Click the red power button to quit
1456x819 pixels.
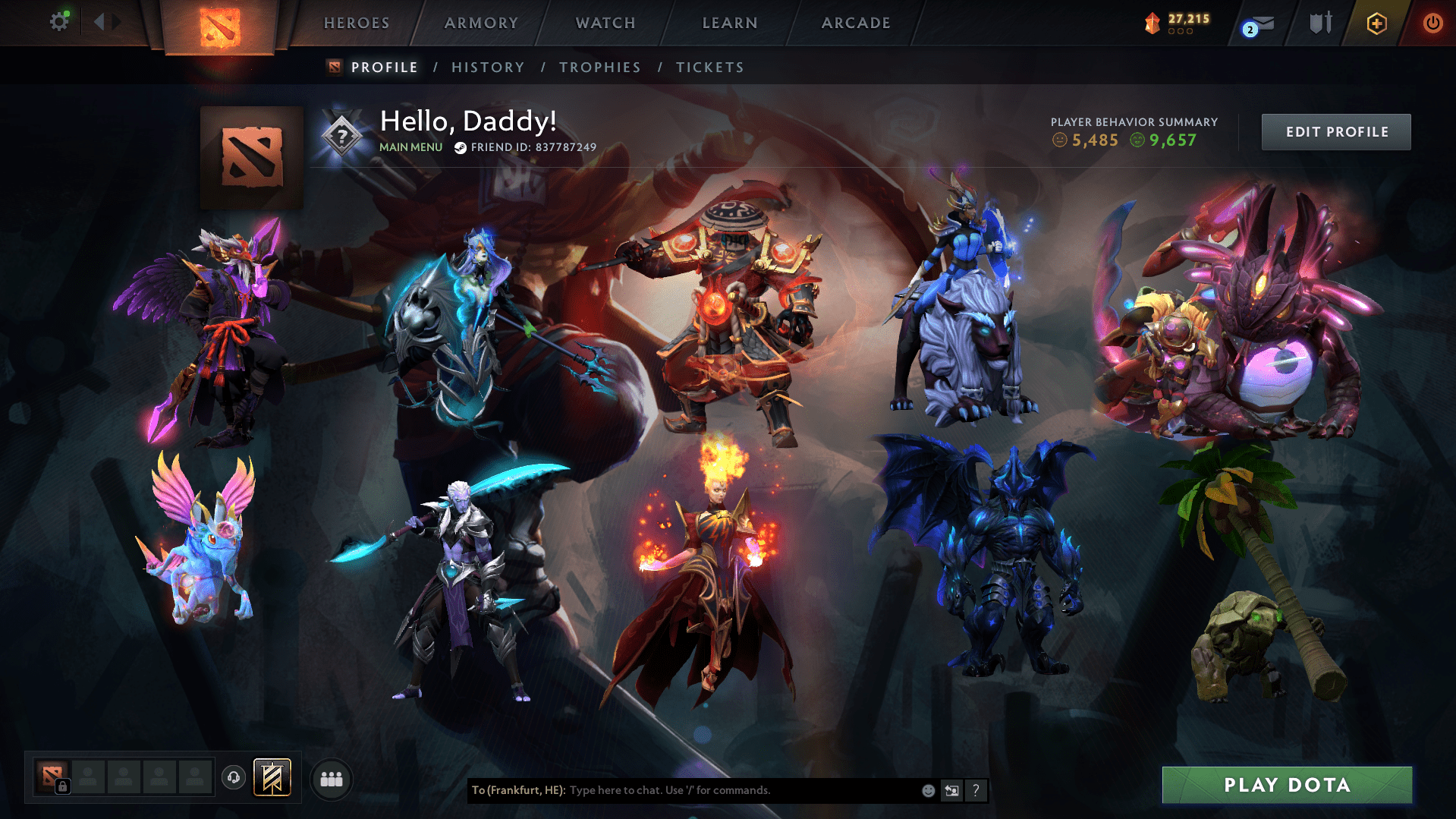coord(1432,23)
